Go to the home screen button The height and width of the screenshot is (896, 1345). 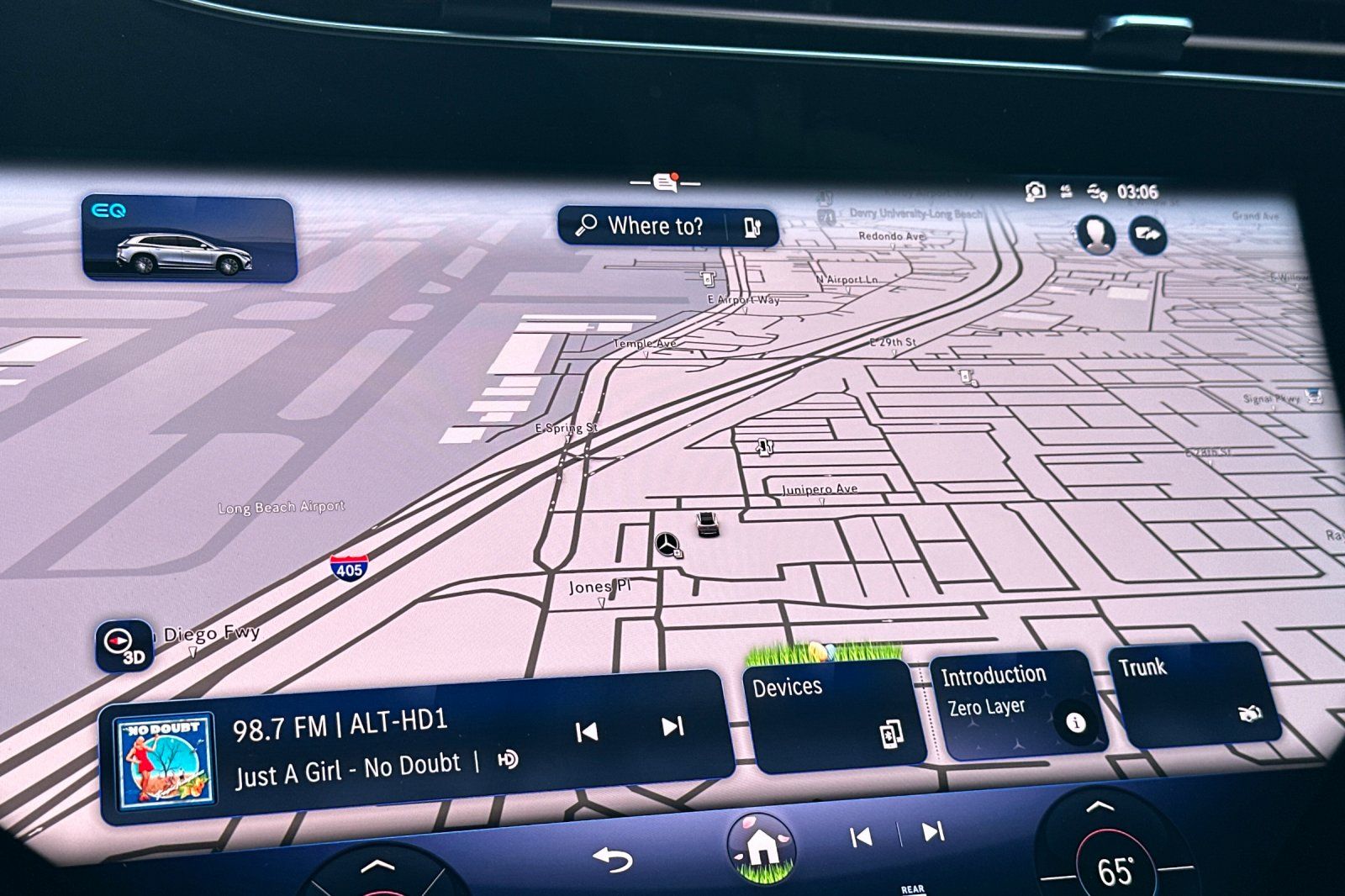point(762,847)
